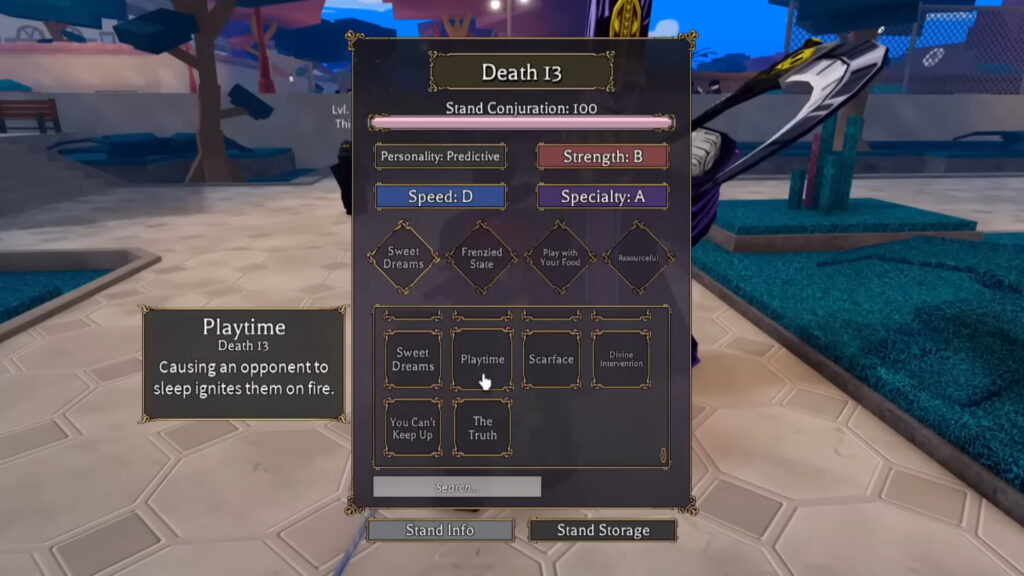This screenshot has height=576, width=1024.
Task: Select The Truth ability tile
Action: pos(482,428)
